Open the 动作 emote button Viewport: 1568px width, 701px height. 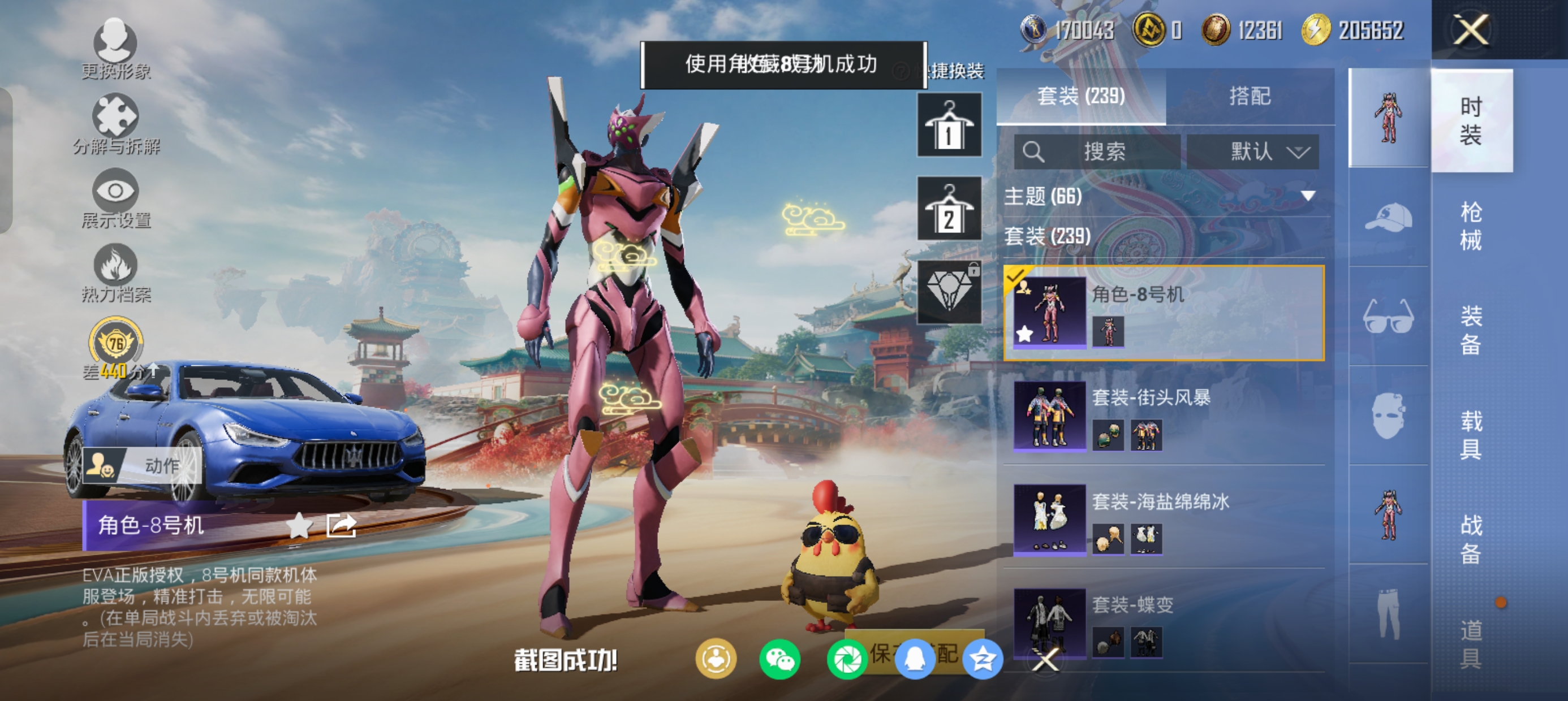pyautogui.click(x=143, y=465)
